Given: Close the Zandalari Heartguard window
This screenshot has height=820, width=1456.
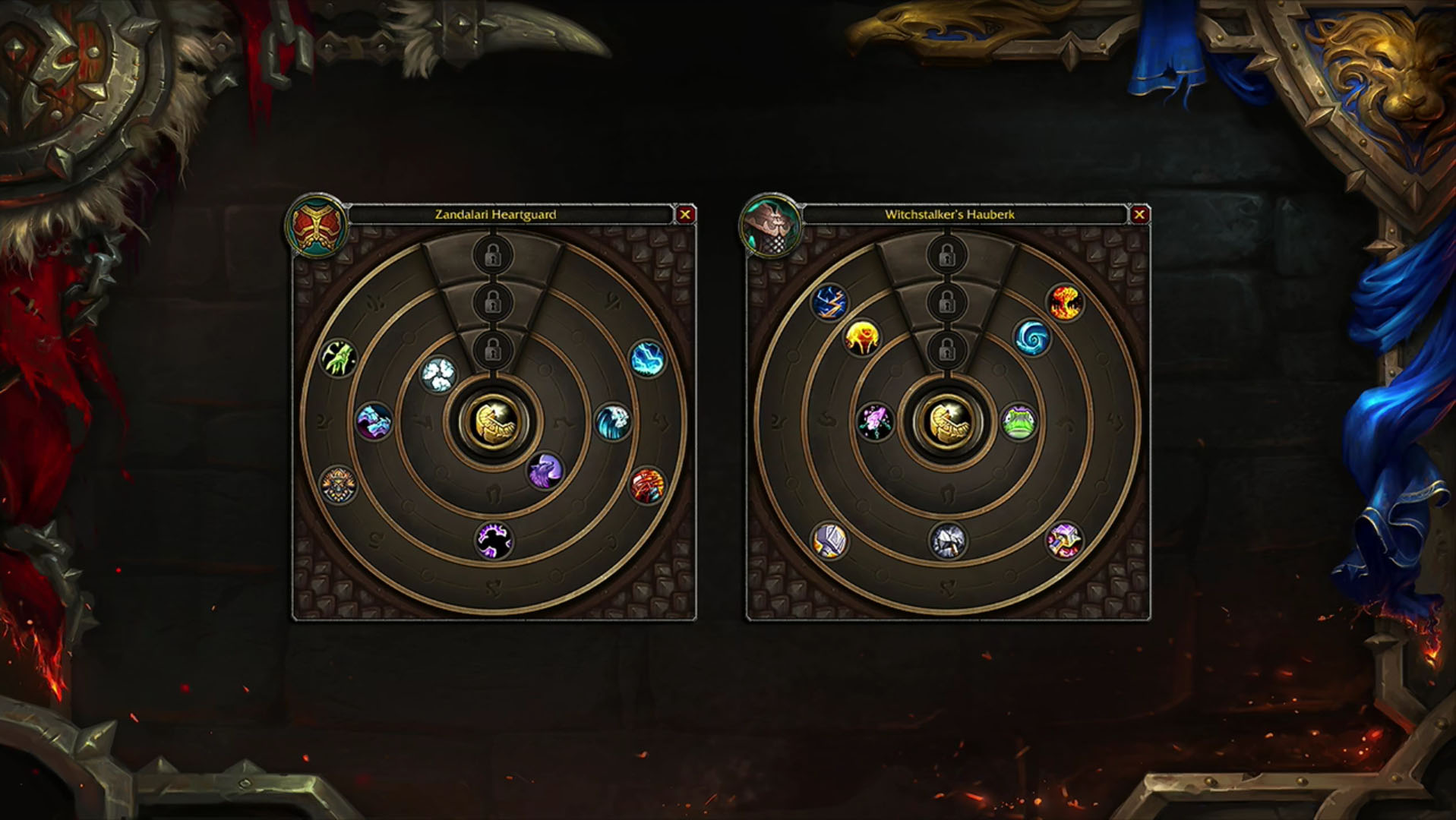Looking at the screenshot, I should coord(685,215).
